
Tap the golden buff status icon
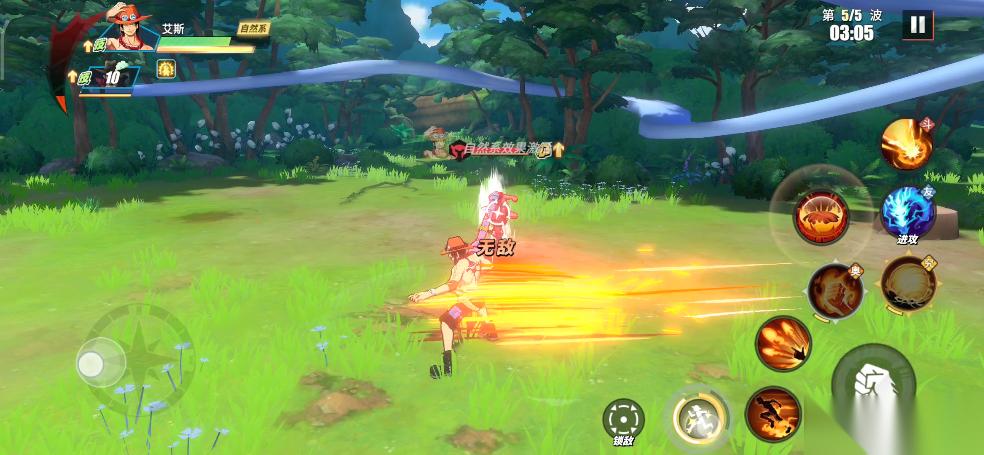pos(167,68)
